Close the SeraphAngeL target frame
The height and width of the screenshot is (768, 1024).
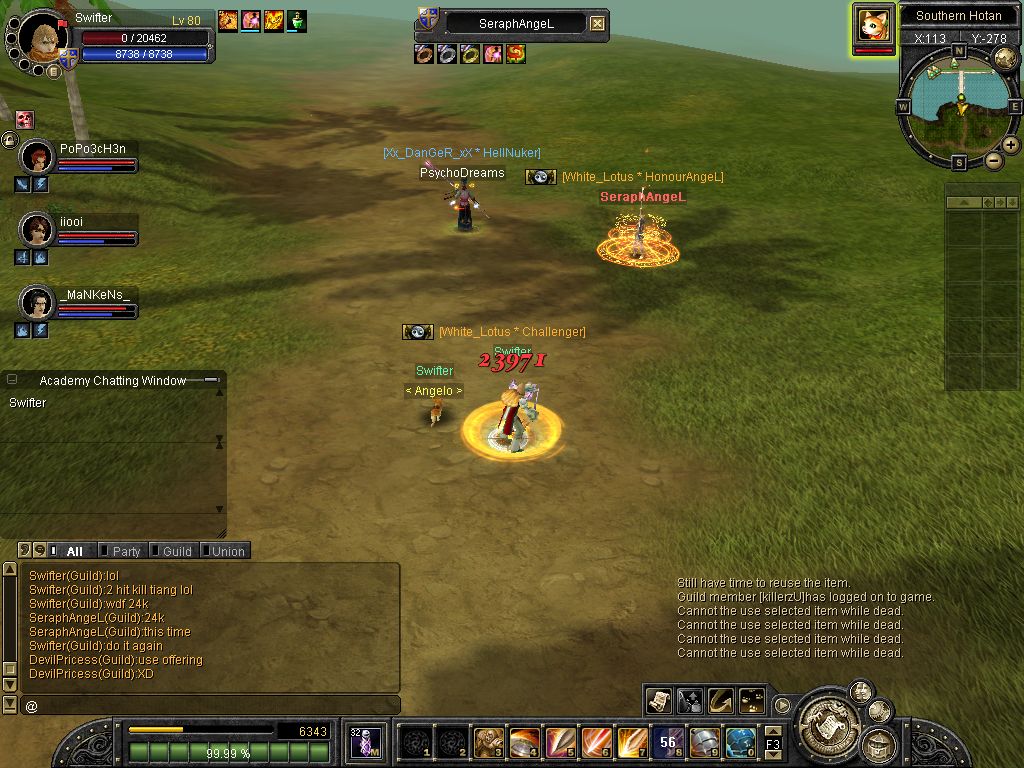(x=597, y=23)
